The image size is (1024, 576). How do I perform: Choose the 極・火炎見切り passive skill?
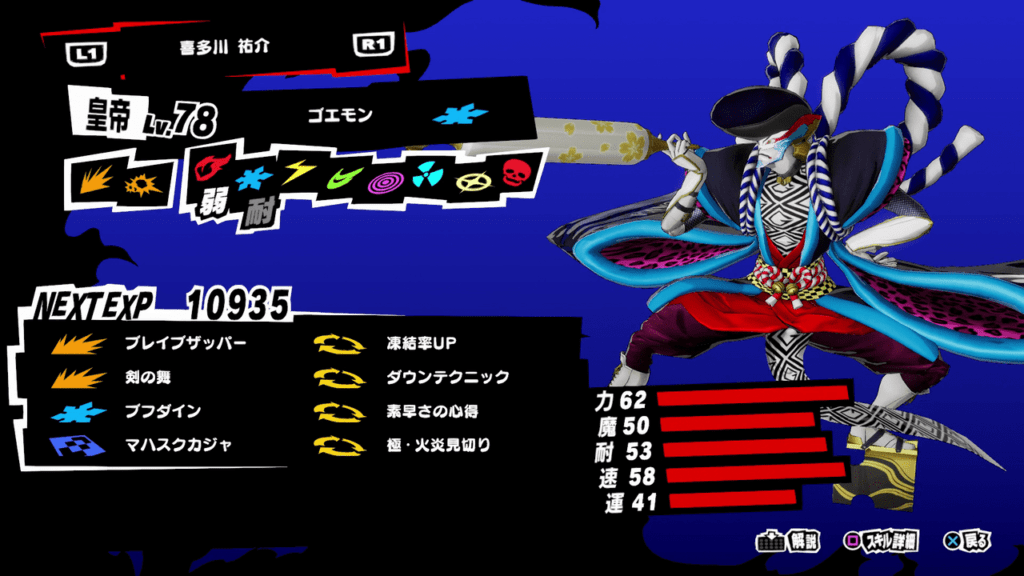438,445
